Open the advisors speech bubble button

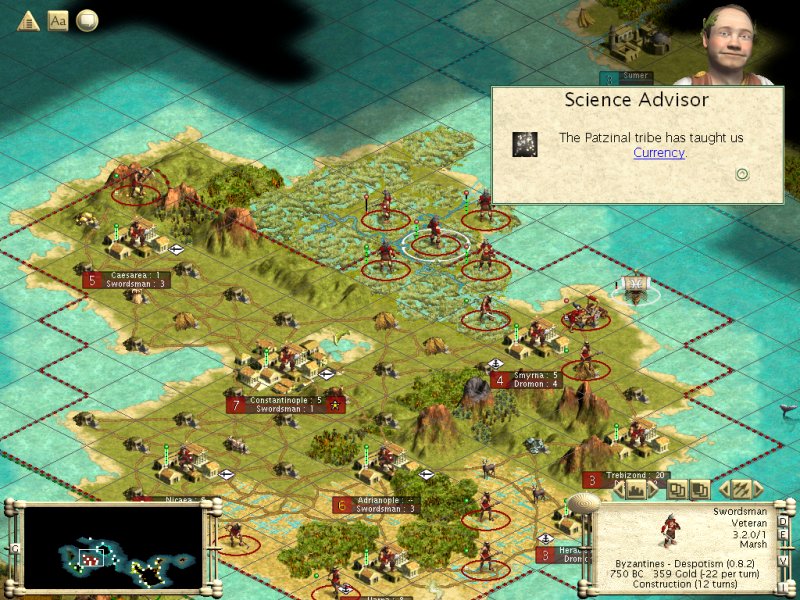coord(87,20)
